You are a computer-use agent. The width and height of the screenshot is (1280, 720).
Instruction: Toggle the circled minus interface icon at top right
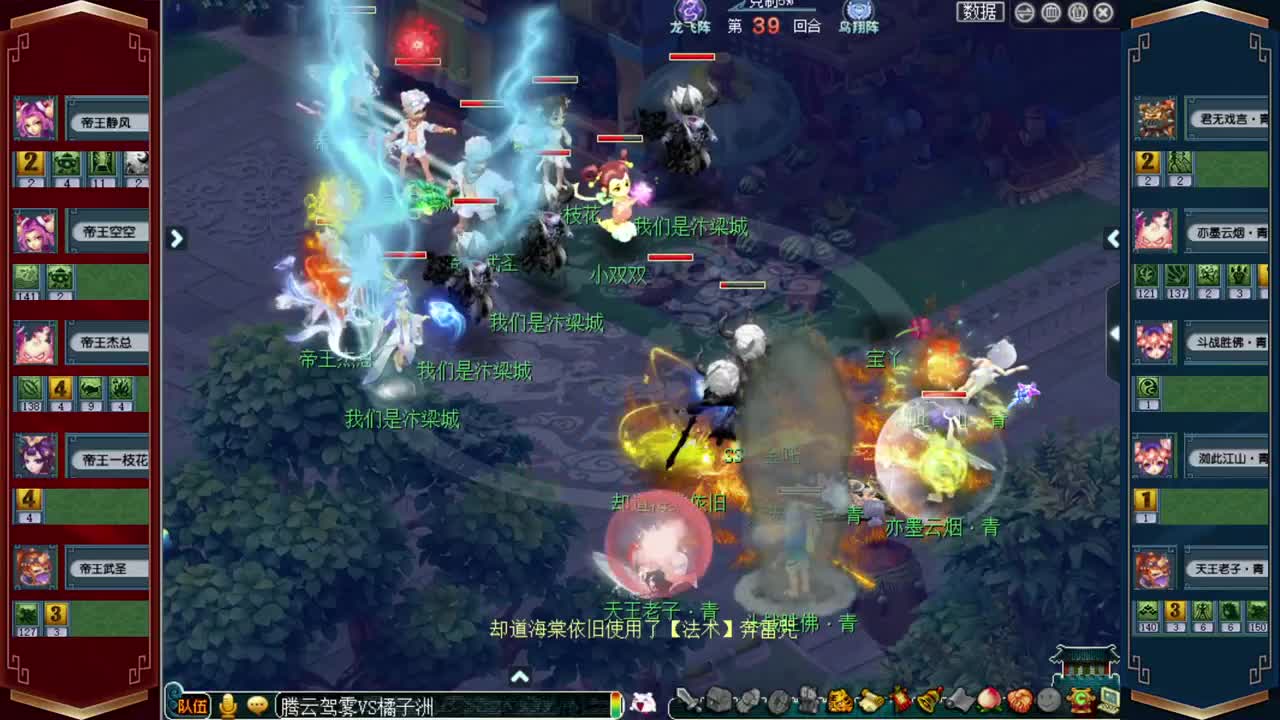point(1024,12)
